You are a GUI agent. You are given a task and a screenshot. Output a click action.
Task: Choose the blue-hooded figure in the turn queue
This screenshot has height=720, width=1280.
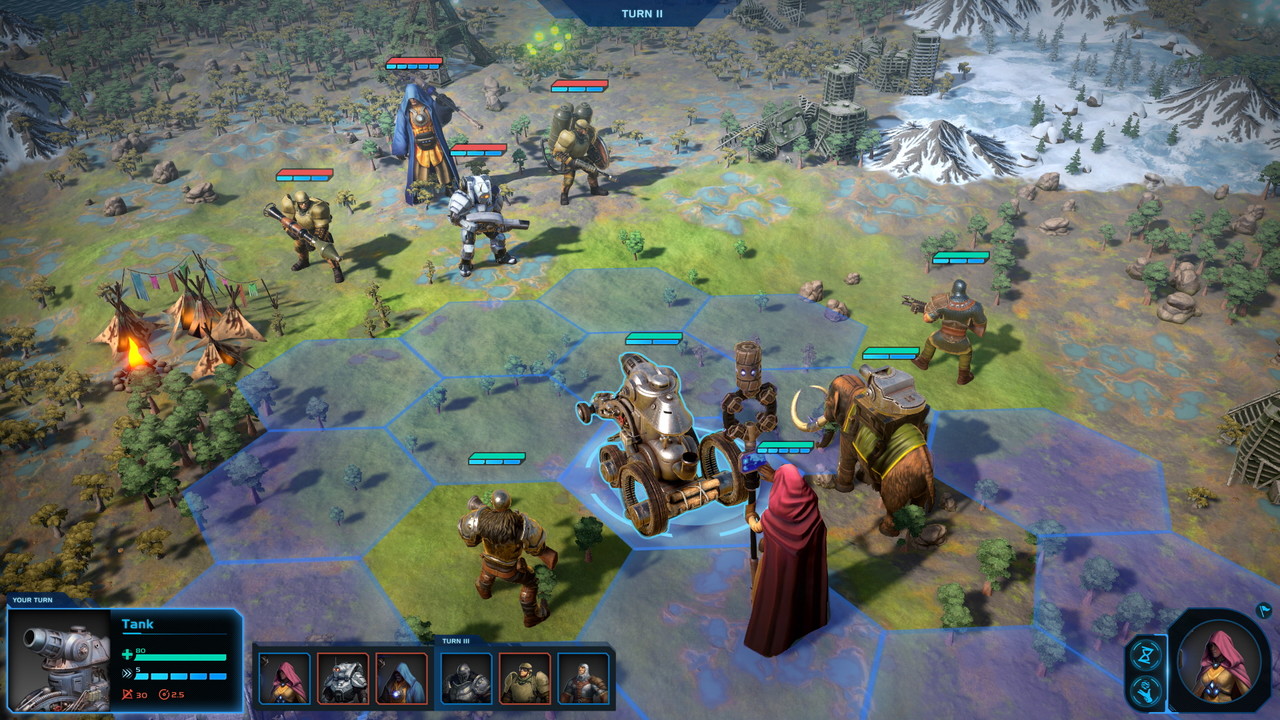tap(401, 678)
